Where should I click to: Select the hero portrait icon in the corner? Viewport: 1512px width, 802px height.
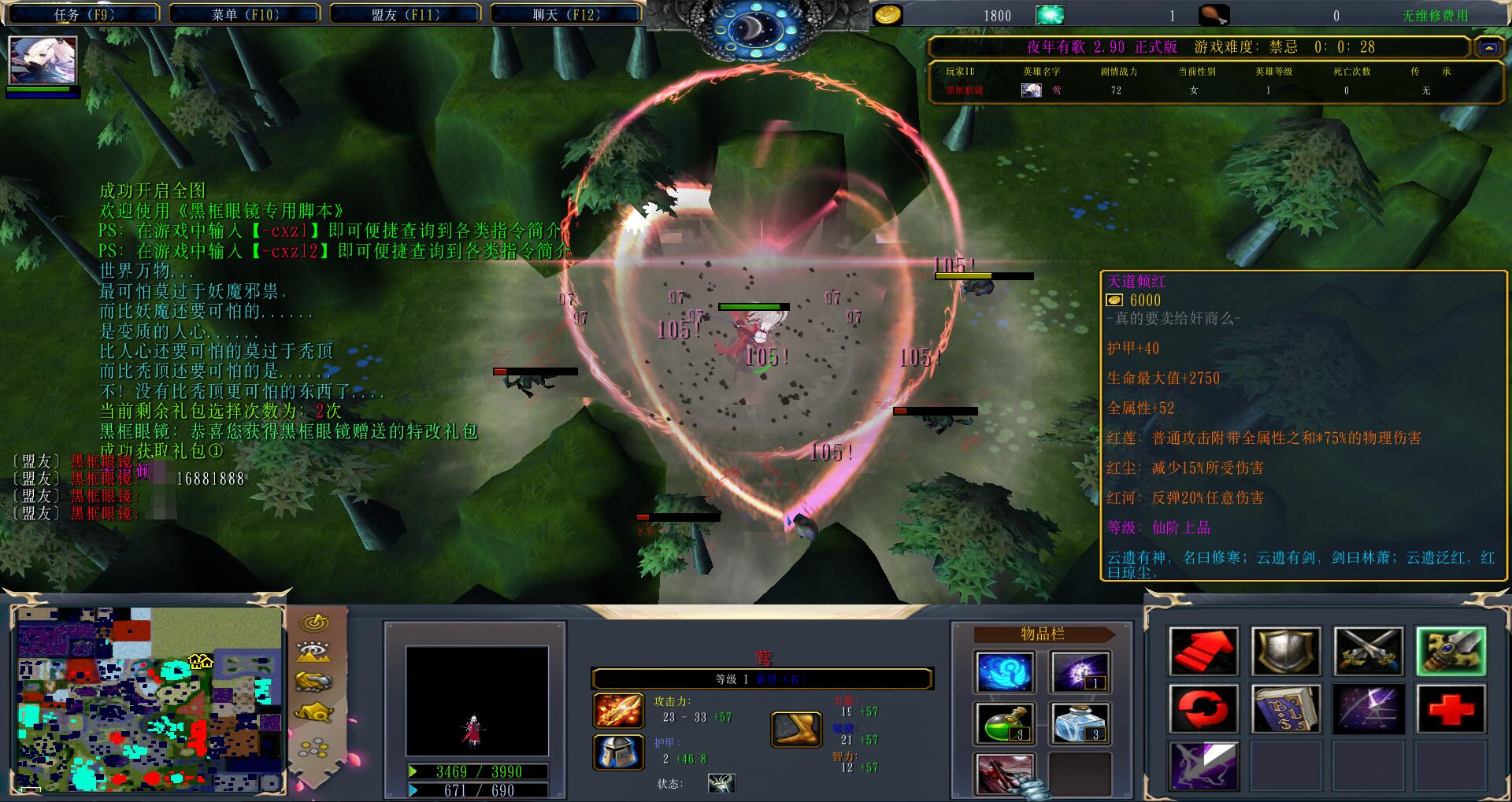(43, 61)
